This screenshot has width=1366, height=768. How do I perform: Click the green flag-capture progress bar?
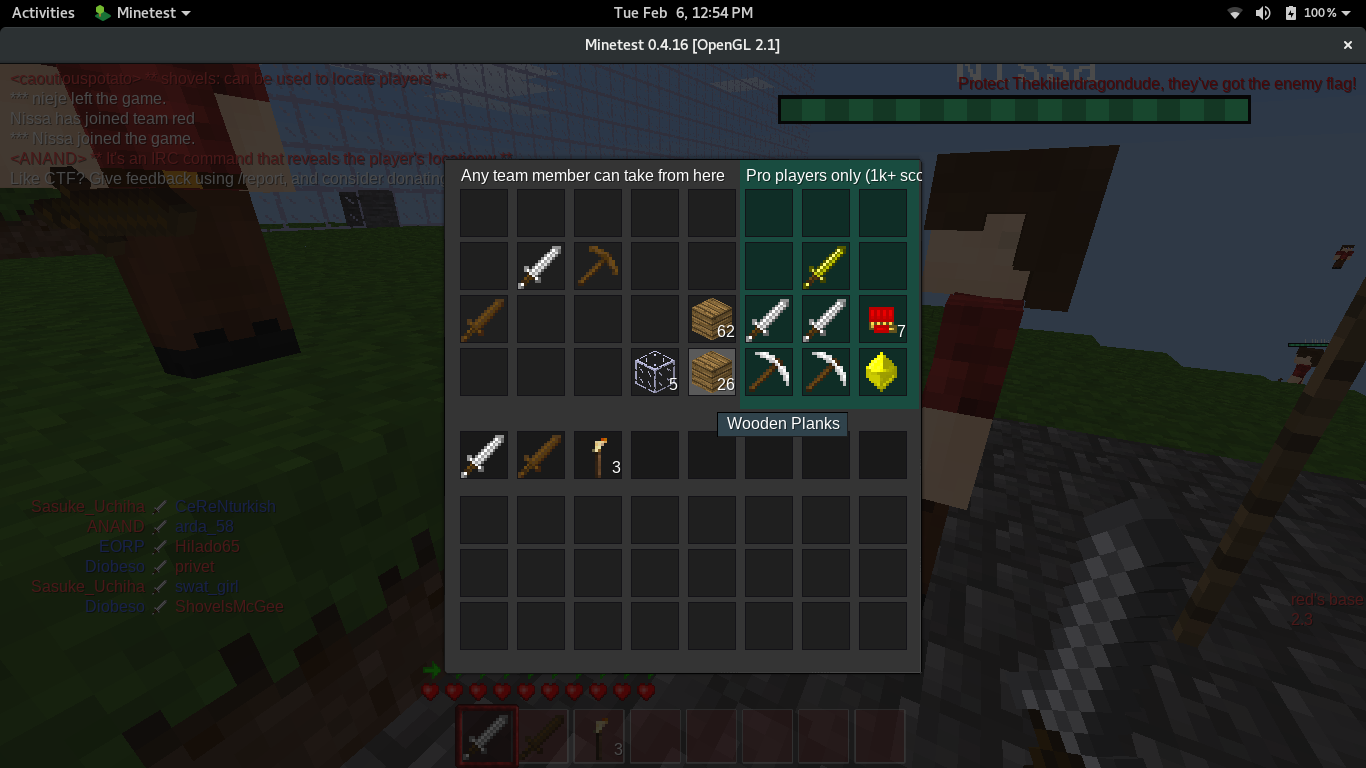pyautogui.click(x=1013, y=110)
